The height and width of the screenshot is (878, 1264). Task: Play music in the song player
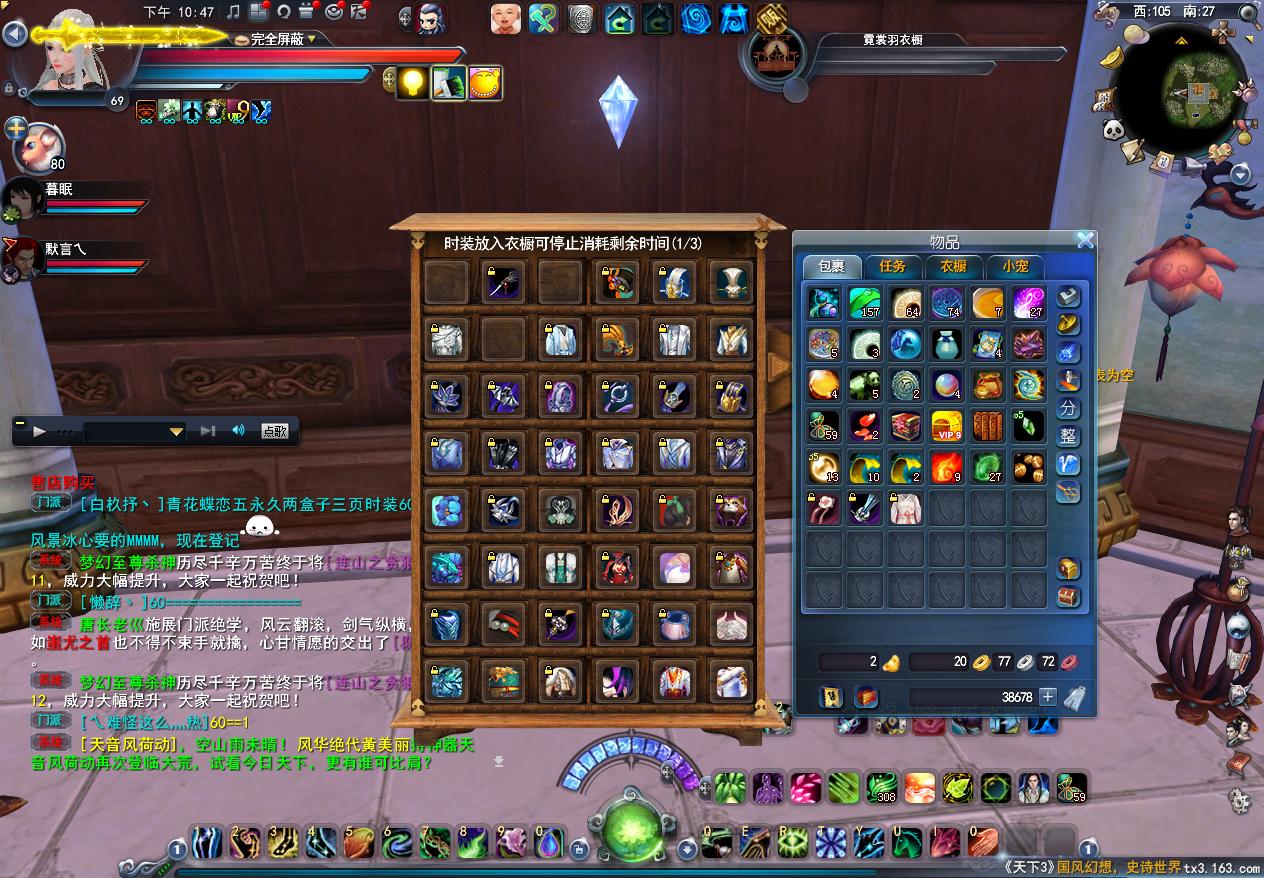(x=40, y=431)
